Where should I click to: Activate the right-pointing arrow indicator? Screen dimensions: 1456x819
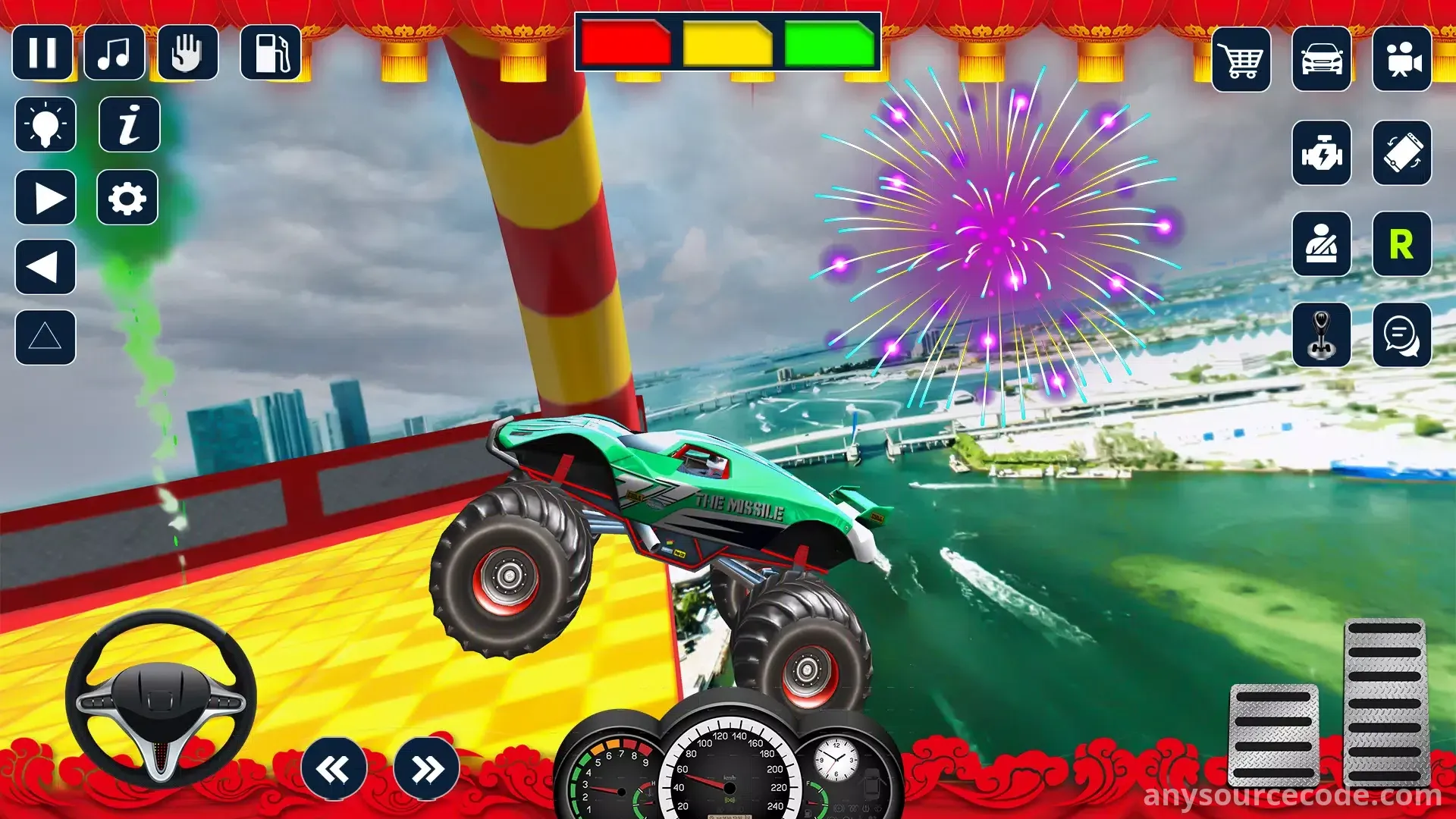(x=45, y=198)
